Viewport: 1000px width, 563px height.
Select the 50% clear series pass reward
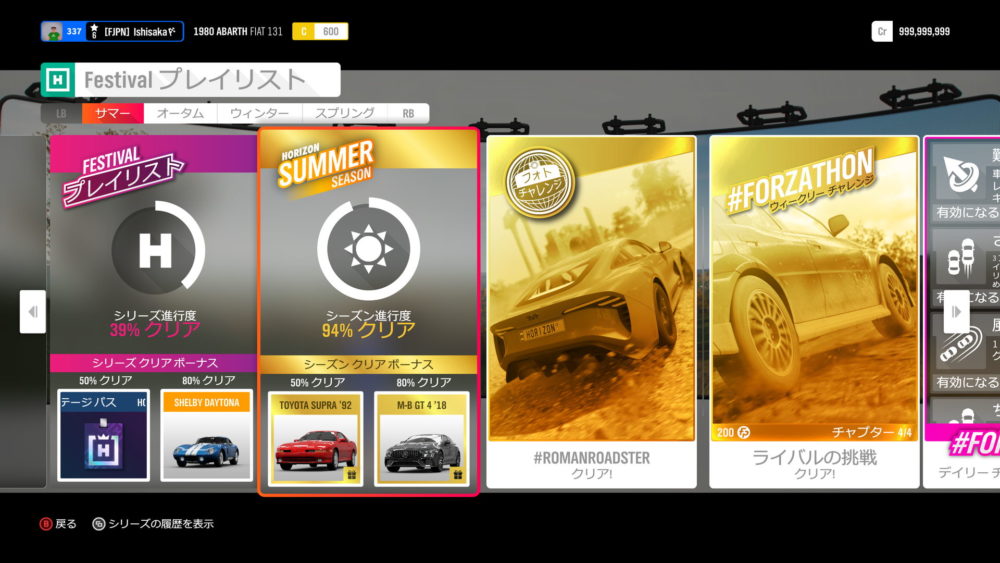click(x=103, y=435)
